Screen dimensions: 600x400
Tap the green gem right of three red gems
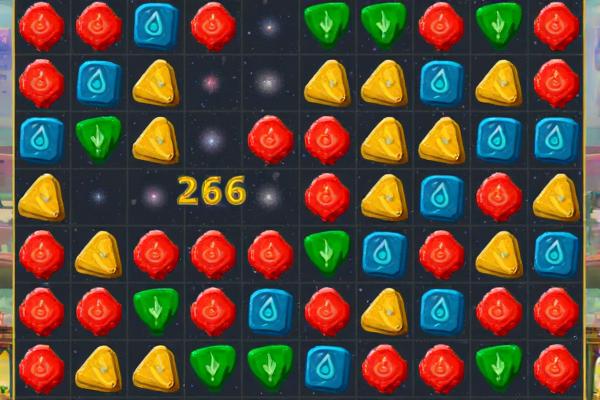tap(327, 254)
